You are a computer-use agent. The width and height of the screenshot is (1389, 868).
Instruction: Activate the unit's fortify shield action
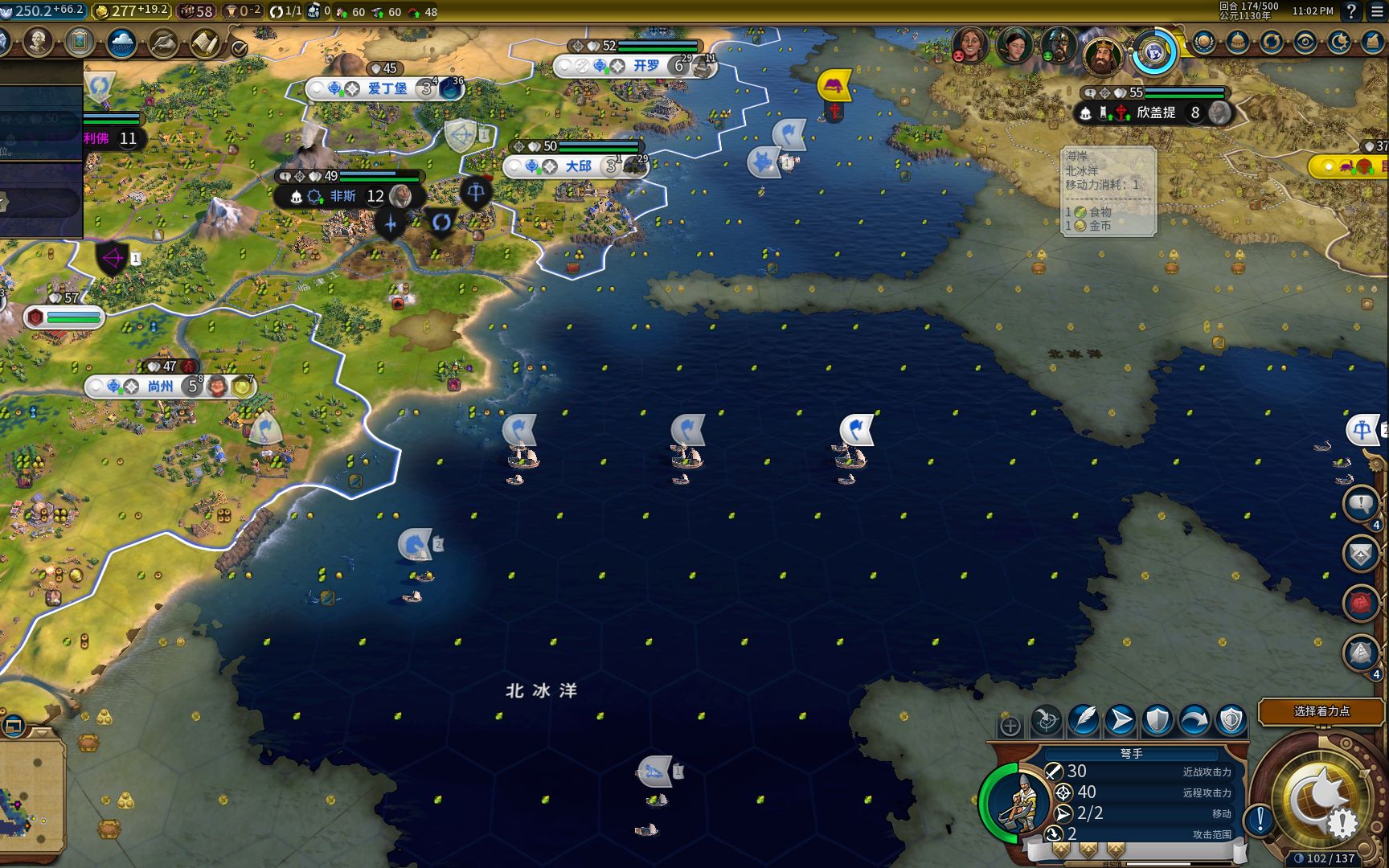pos(1157,720)
